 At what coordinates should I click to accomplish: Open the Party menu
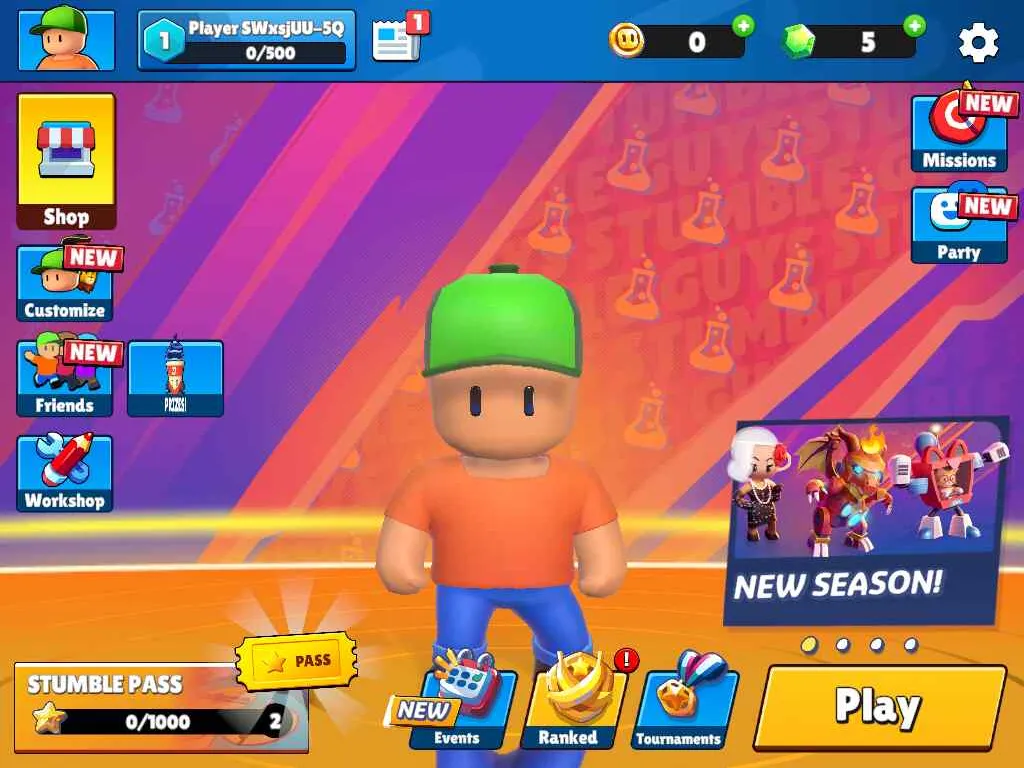(958, 226)
